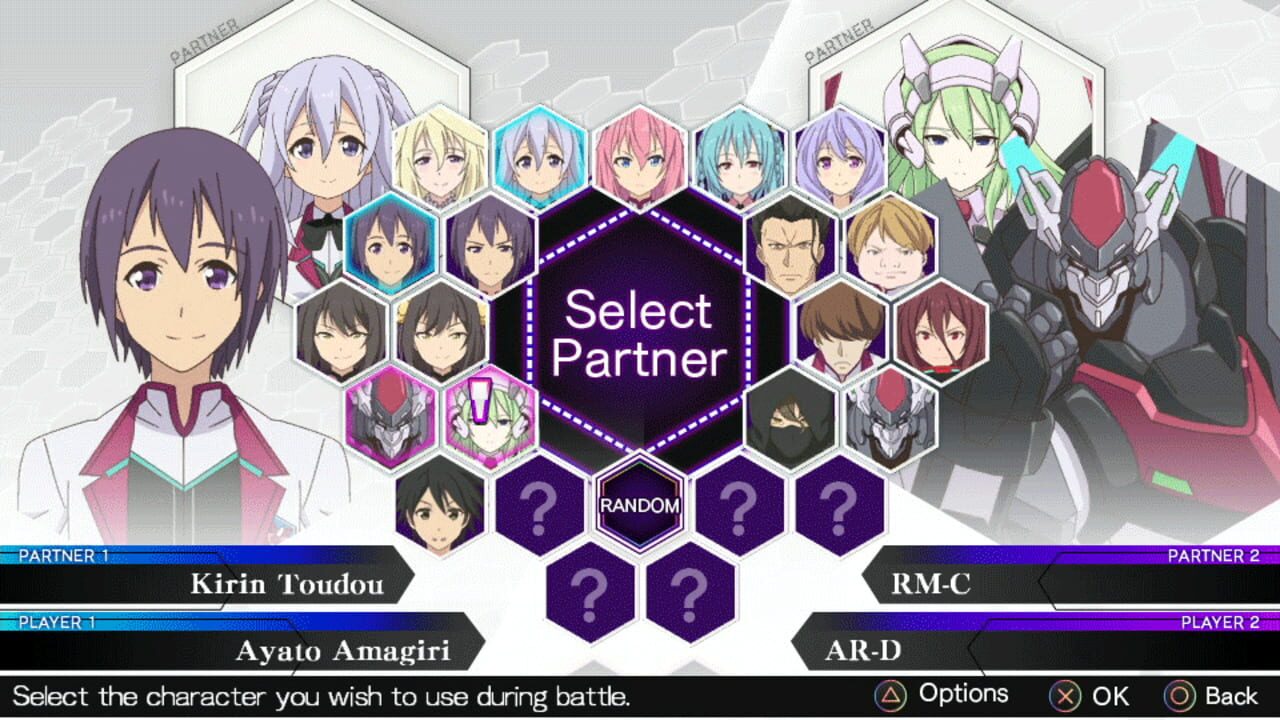Select the stern bearded man's portrait
Screen dimensions: 1280x720
[x=790, y=245]
